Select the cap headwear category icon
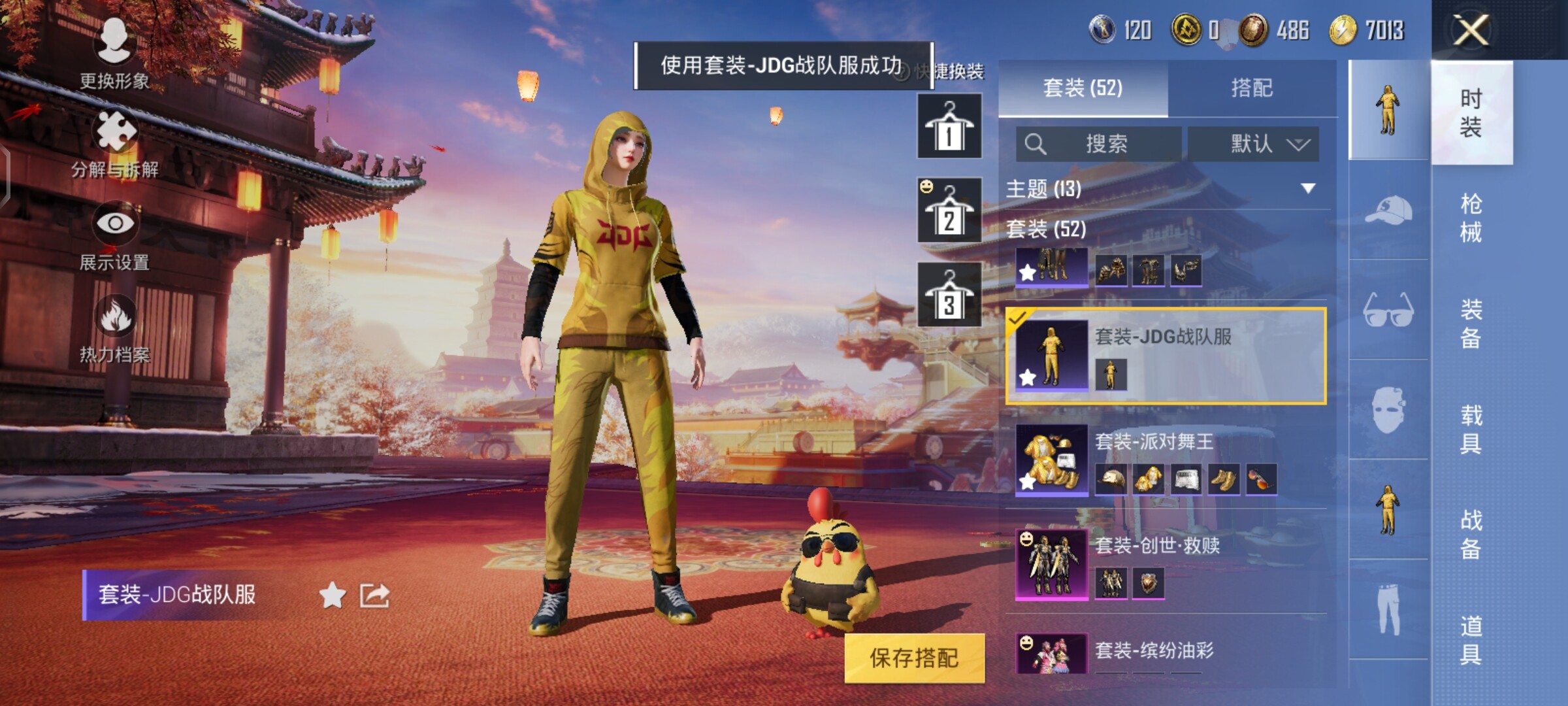 pyautogui.click(x=1388, y=210)
